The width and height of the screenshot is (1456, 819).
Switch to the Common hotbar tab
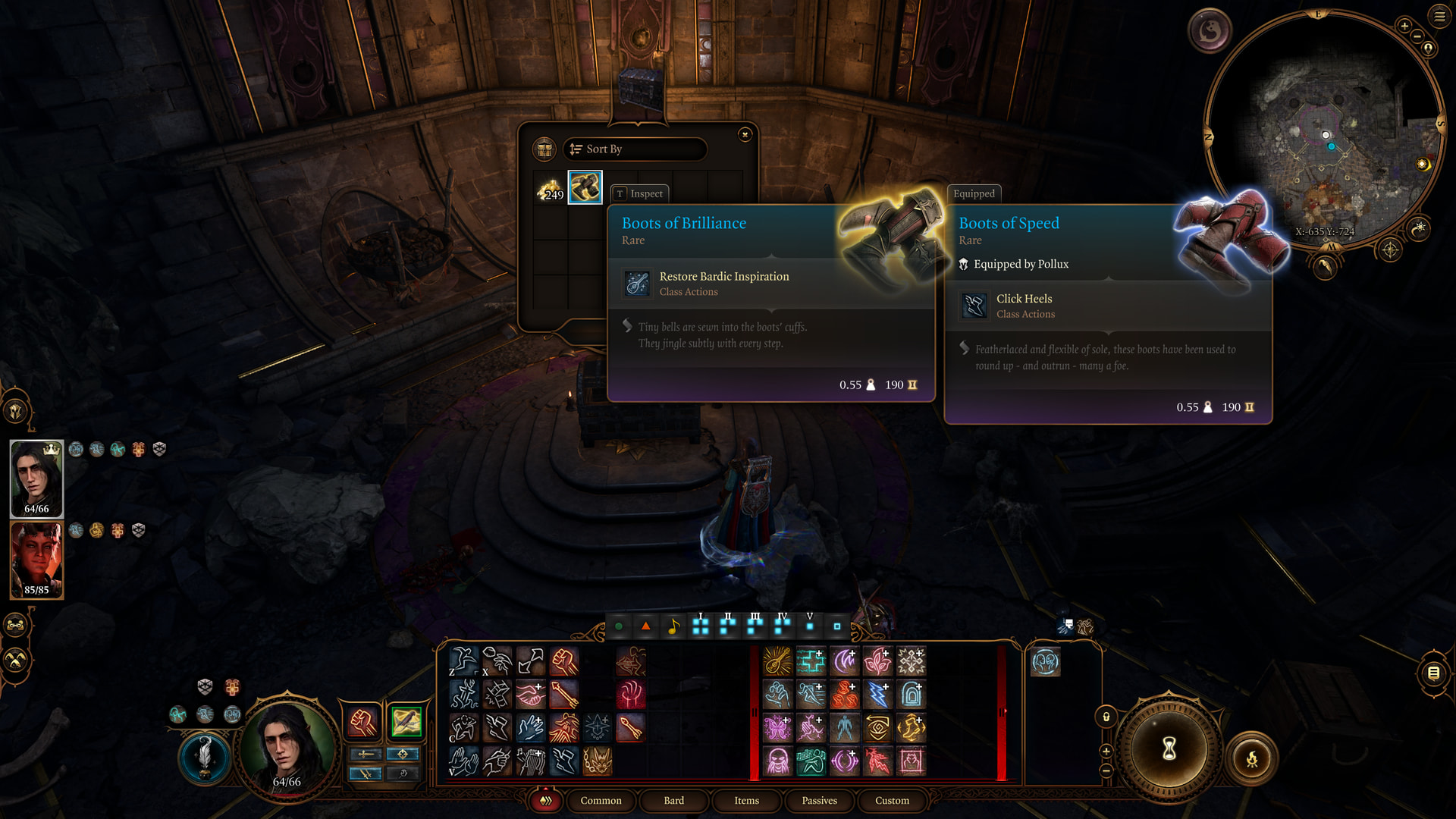click(601, 801)
